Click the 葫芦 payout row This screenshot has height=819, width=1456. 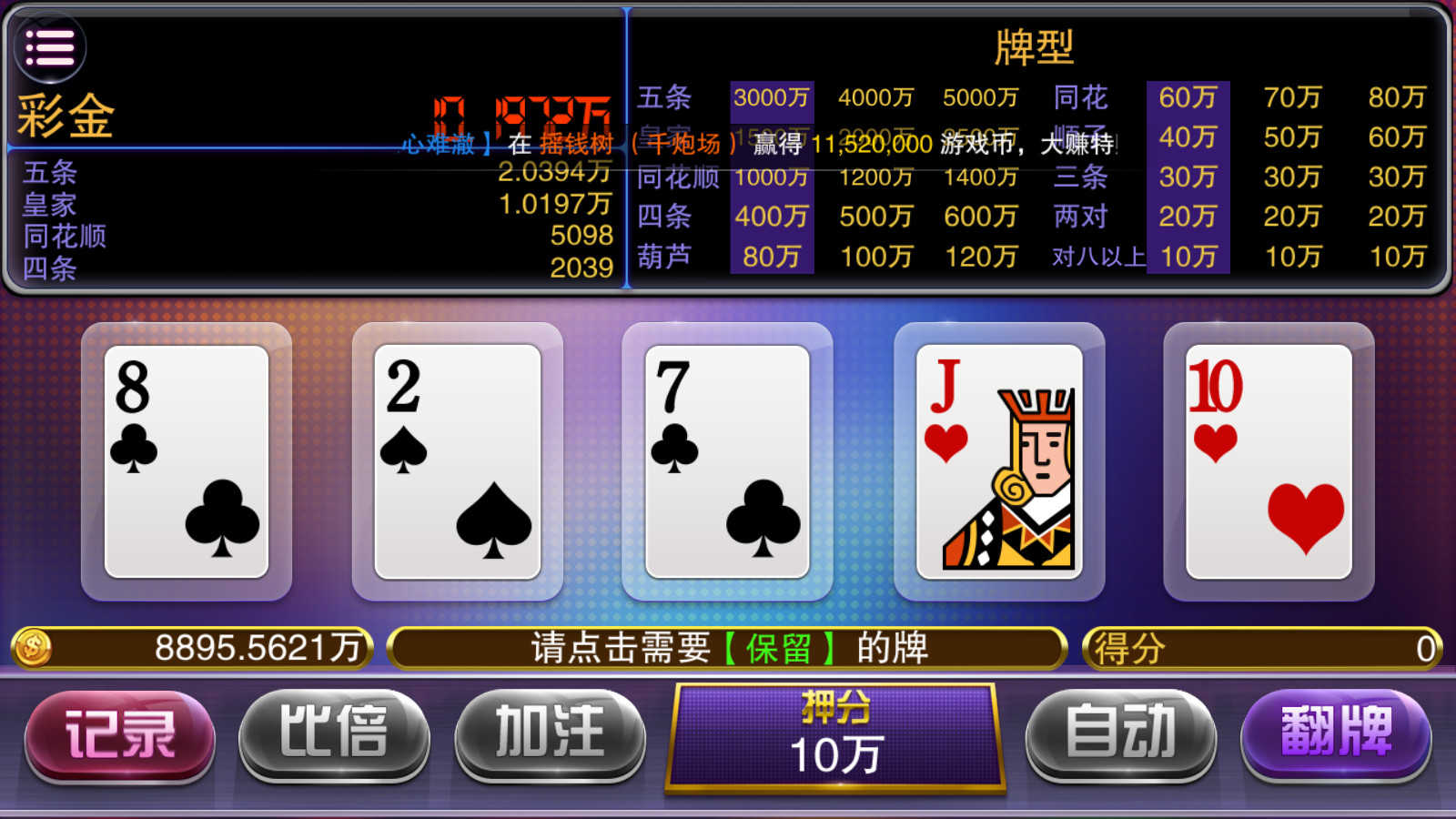662,258
